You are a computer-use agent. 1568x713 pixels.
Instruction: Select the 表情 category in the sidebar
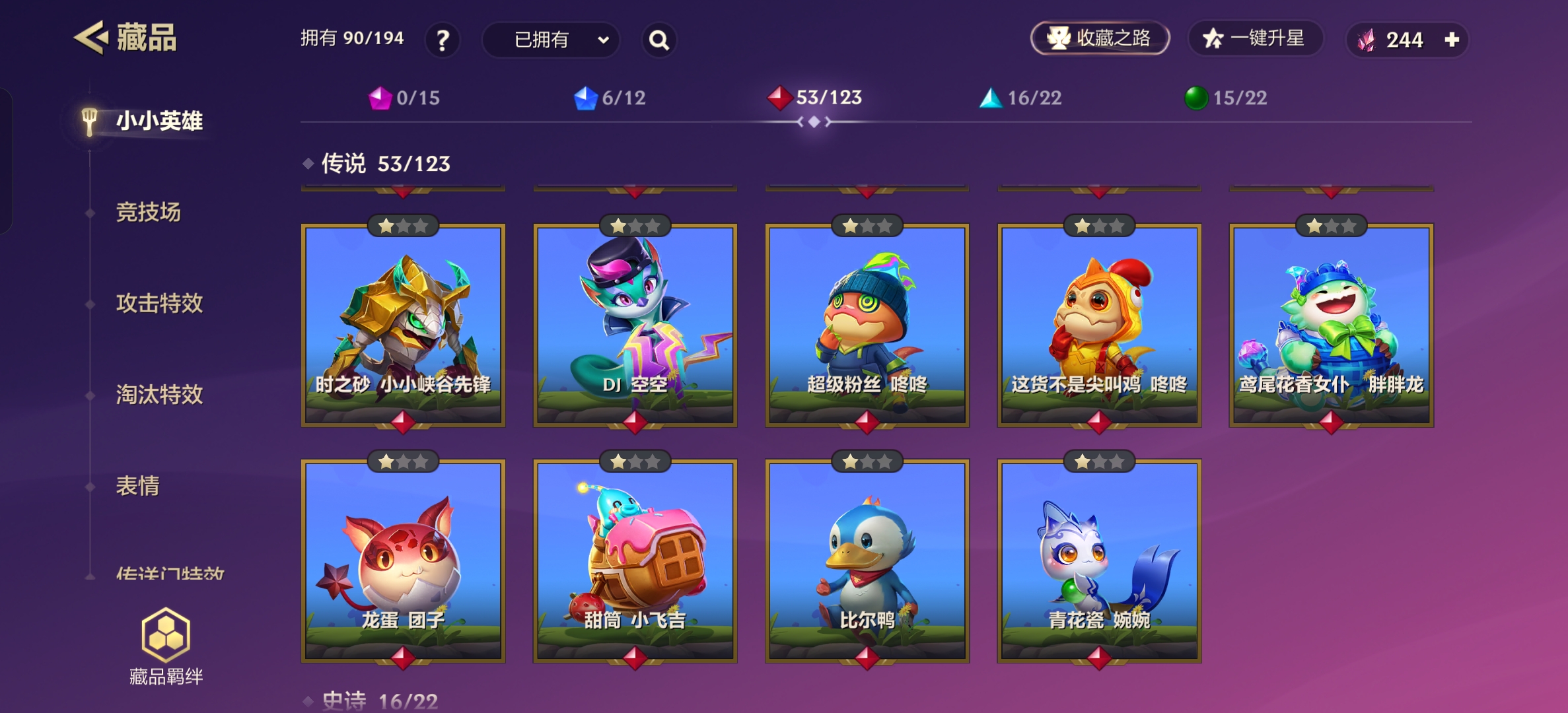click(137, 486)
